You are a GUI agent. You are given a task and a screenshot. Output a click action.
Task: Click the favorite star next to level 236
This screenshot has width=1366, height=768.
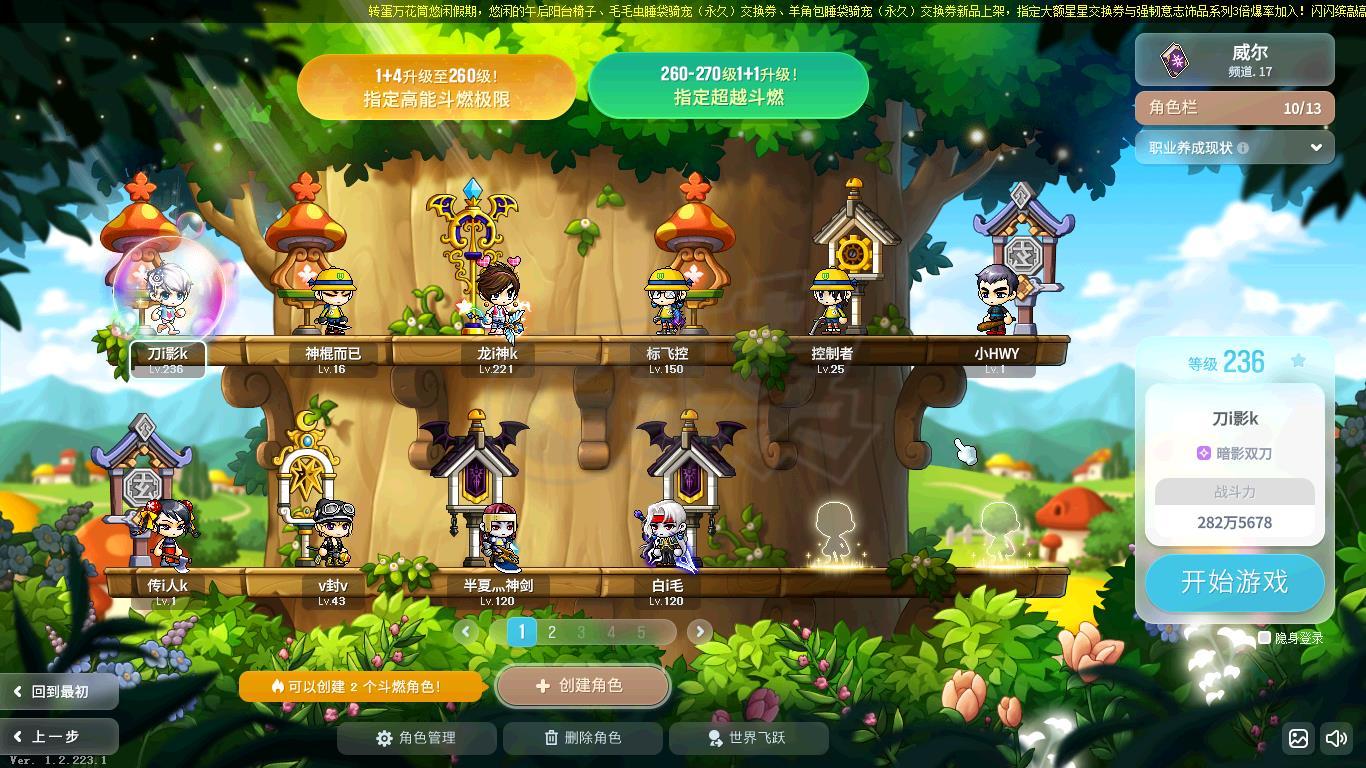tap(1298, 361)
